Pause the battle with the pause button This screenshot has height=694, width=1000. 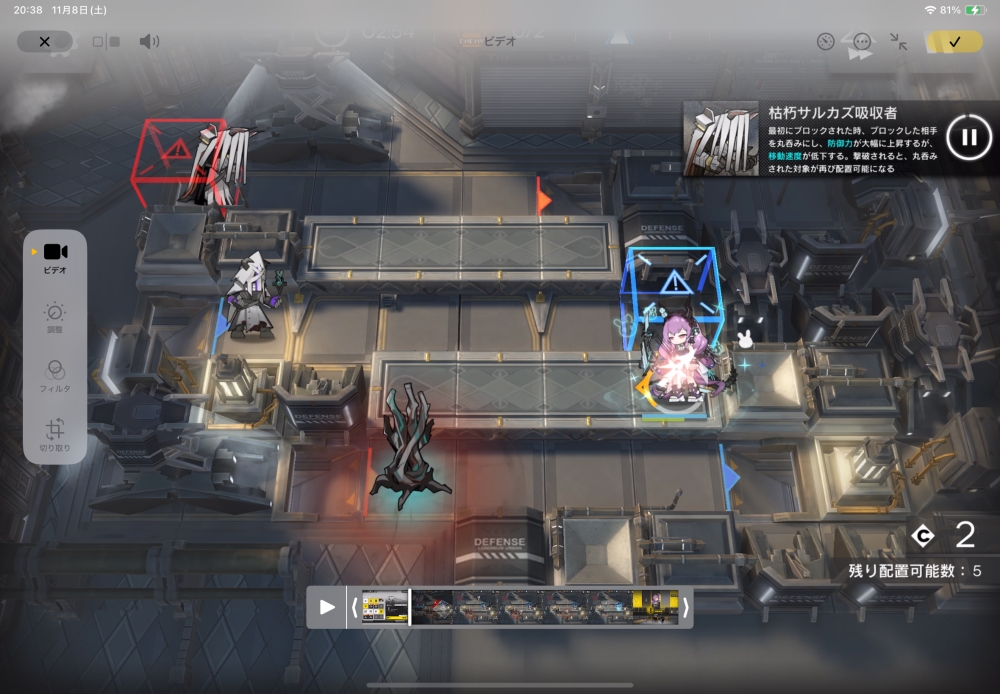tap(968, 138)
